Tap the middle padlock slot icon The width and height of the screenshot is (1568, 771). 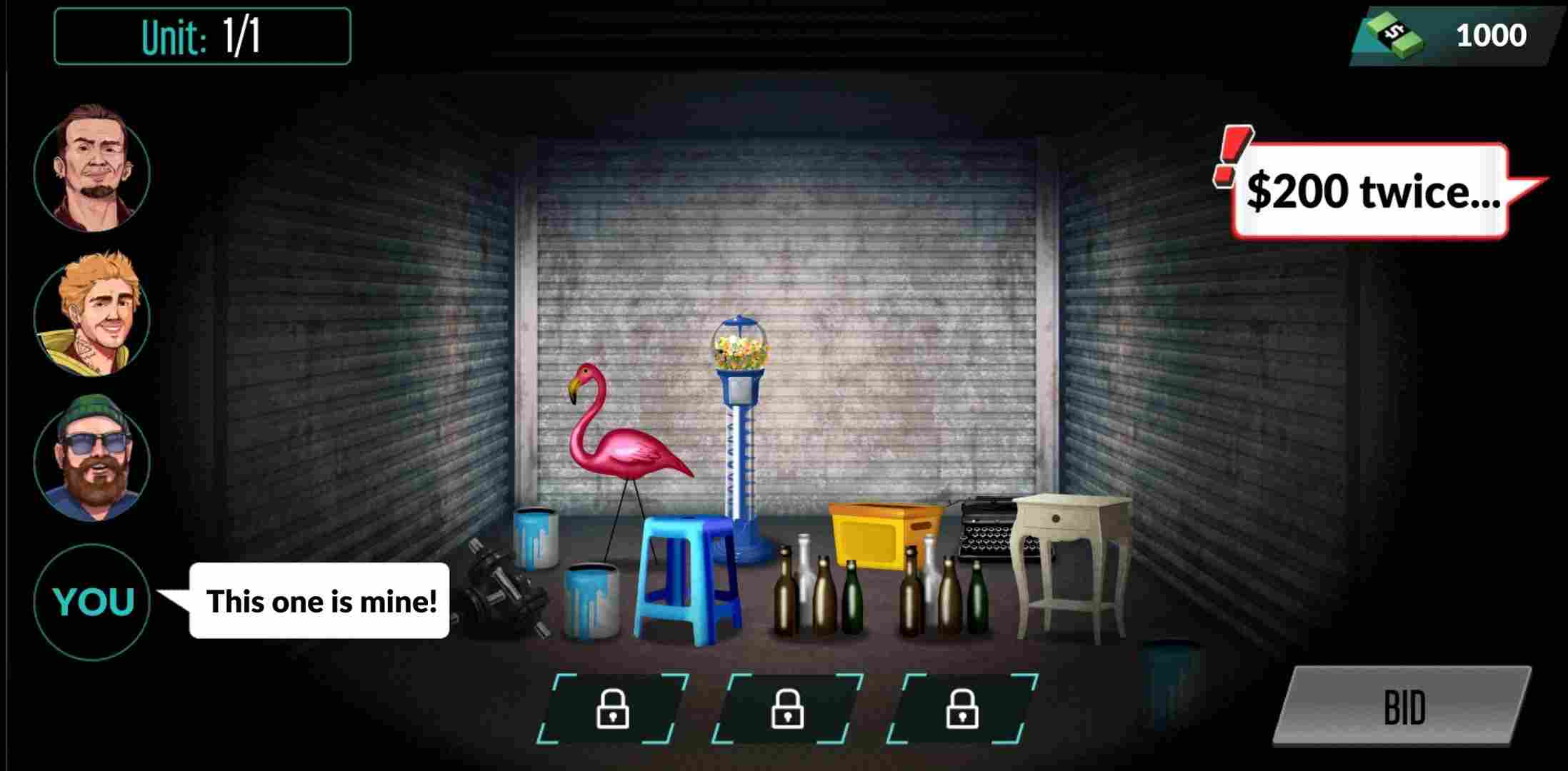[789, 707]
